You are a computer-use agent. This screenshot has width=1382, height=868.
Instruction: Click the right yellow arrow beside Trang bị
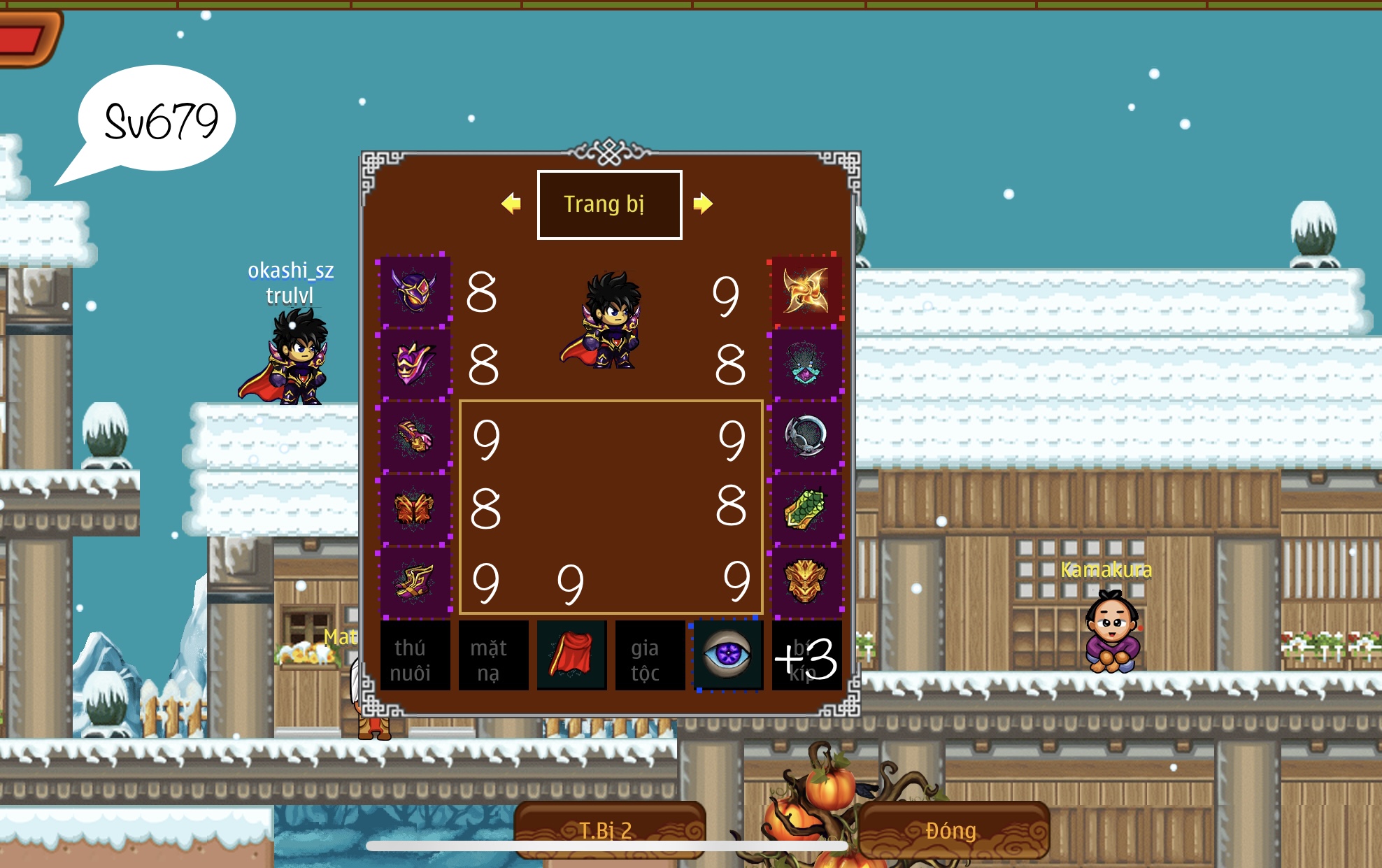pos(702,204)
